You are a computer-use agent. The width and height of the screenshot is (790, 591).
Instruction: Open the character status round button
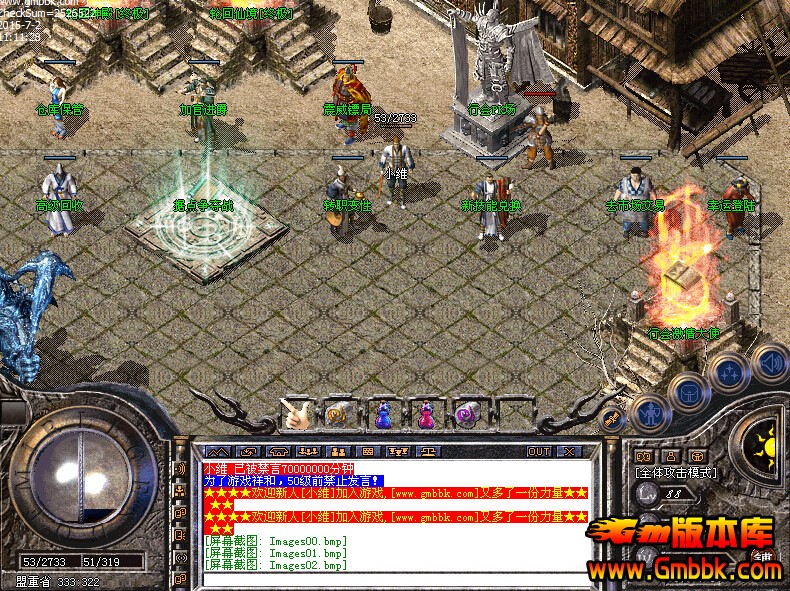(652, 410)
